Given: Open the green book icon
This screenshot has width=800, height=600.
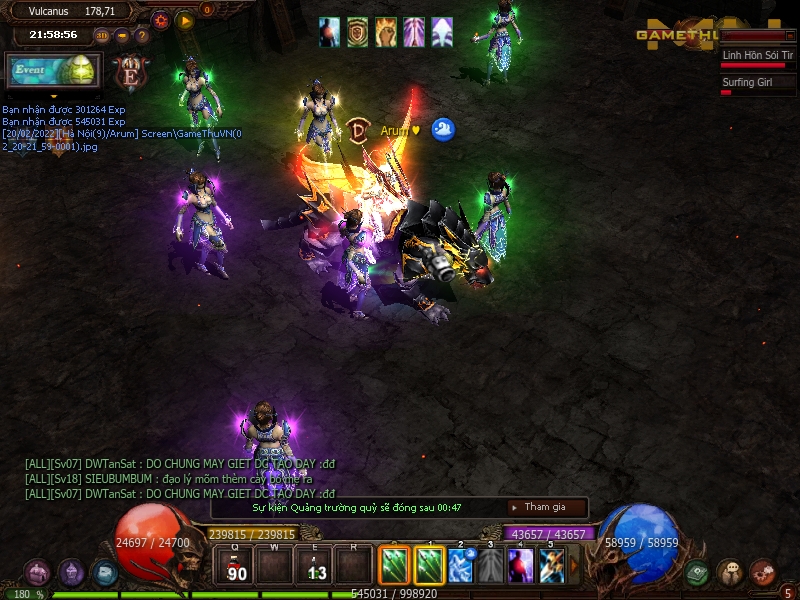Looking at the screenshot, I should tap(698, 572).
